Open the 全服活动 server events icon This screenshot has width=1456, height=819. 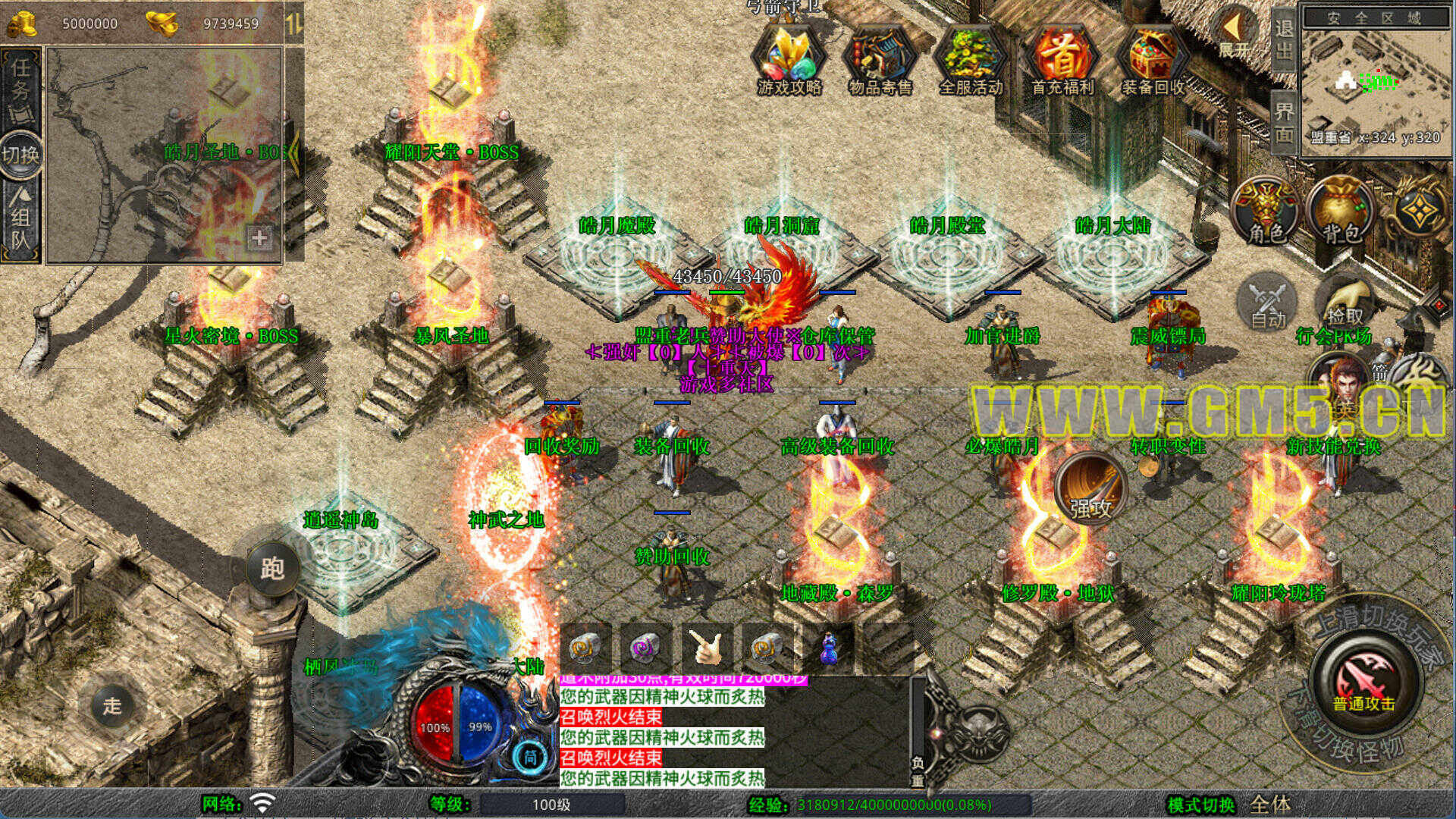click(971, 59)
